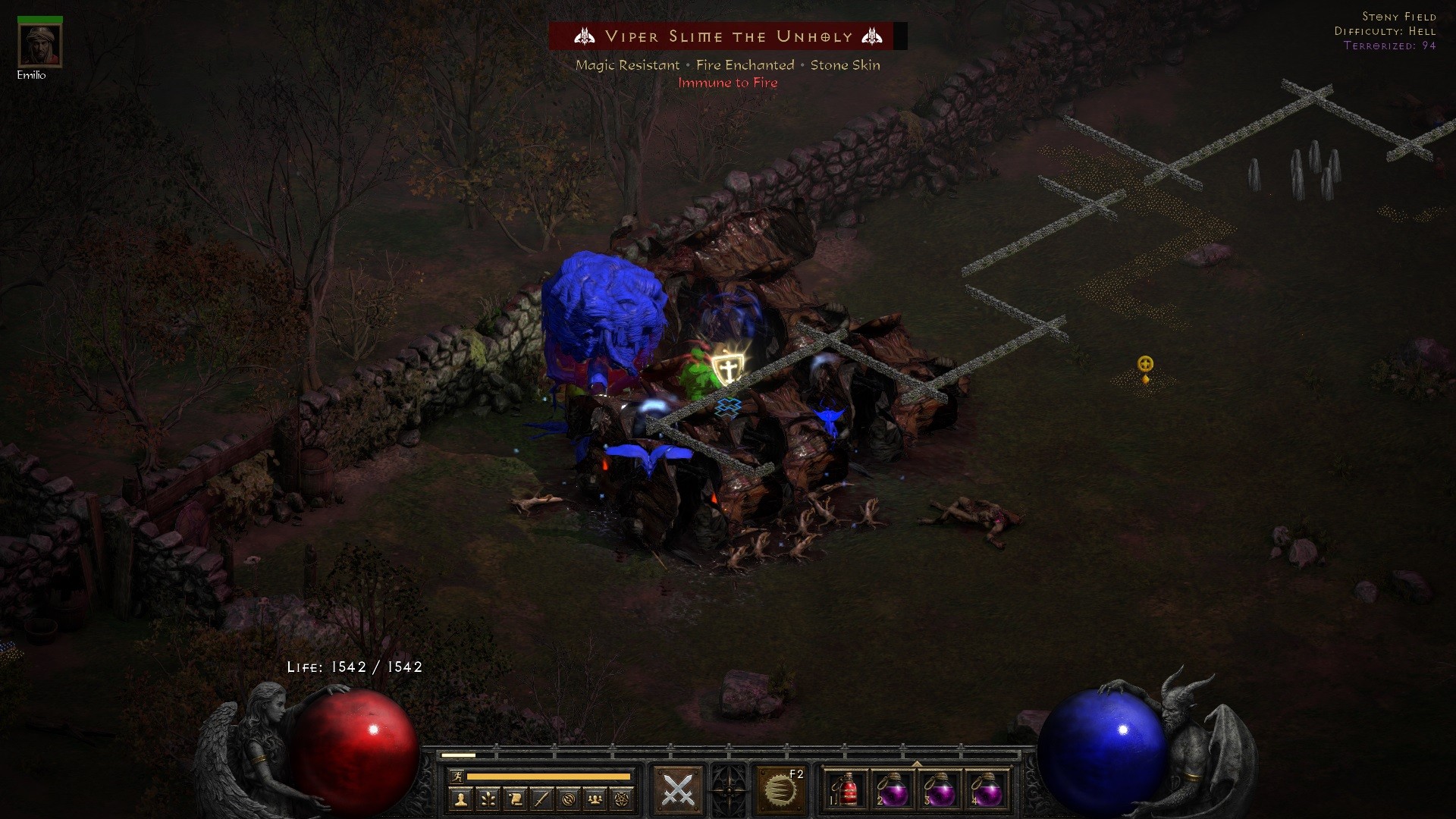Screen dimensions: 1456x819
Task: Click the ornate cross emblem between the skill buttons
Action: 729,789
